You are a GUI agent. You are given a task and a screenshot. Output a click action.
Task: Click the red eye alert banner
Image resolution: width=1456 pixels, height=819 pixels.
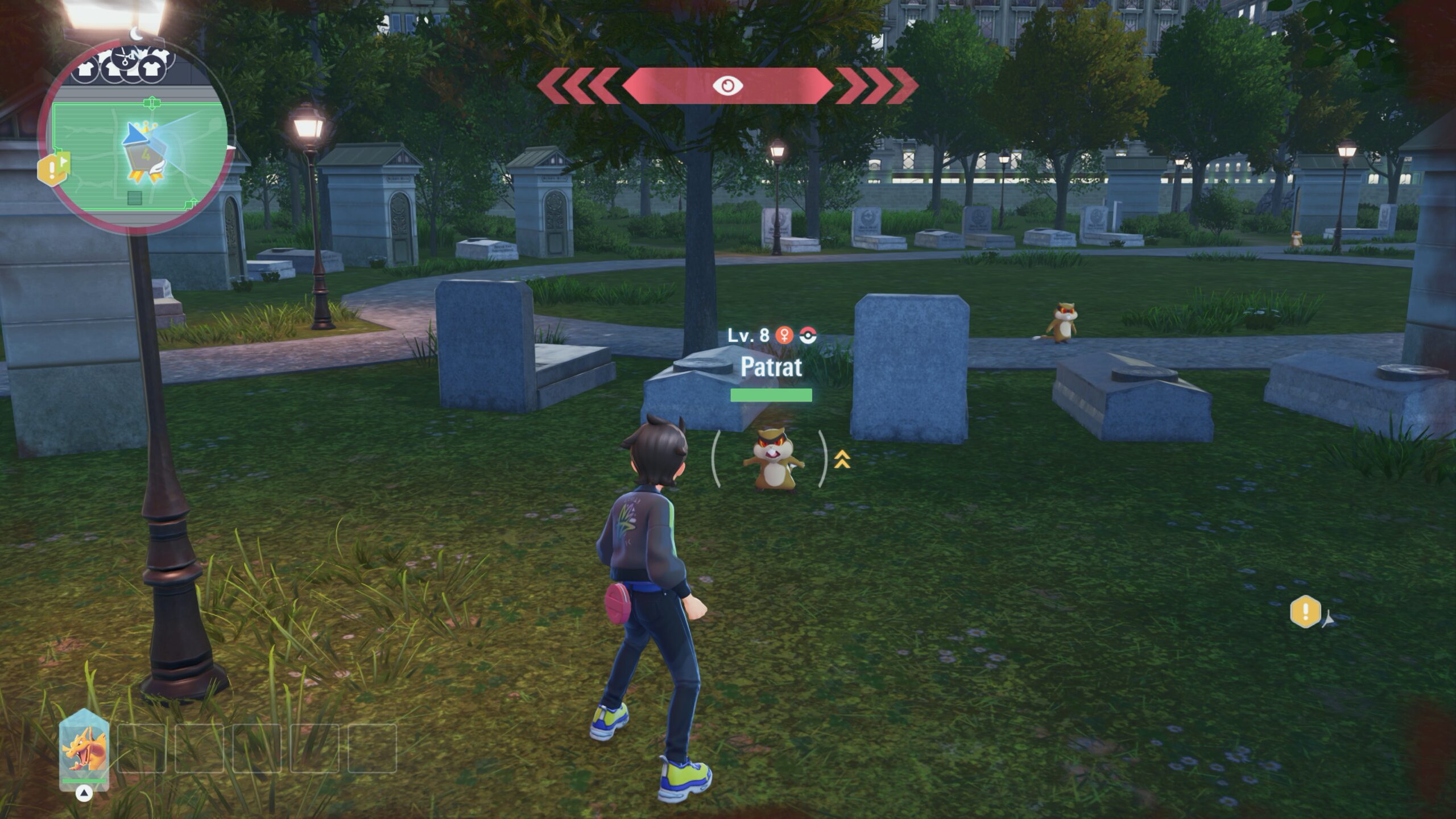727,85
